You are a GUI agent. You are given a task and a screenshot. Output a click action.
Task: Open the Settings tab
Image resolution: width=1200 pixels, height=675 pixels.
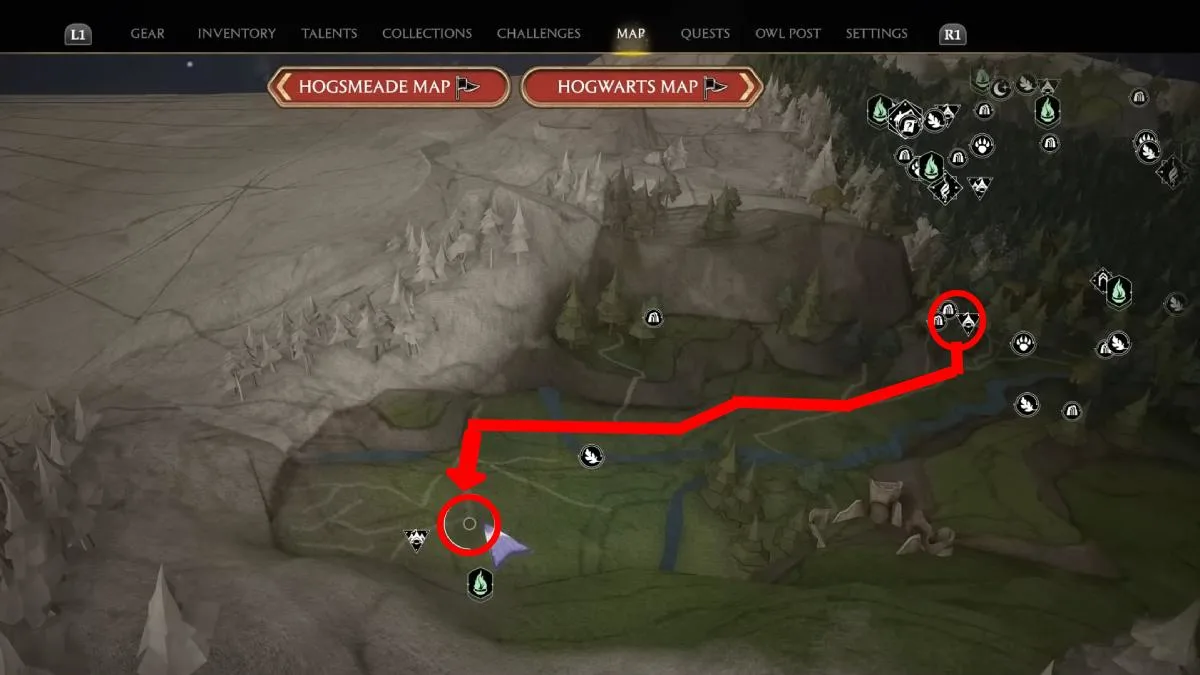[x=877, y=33]
